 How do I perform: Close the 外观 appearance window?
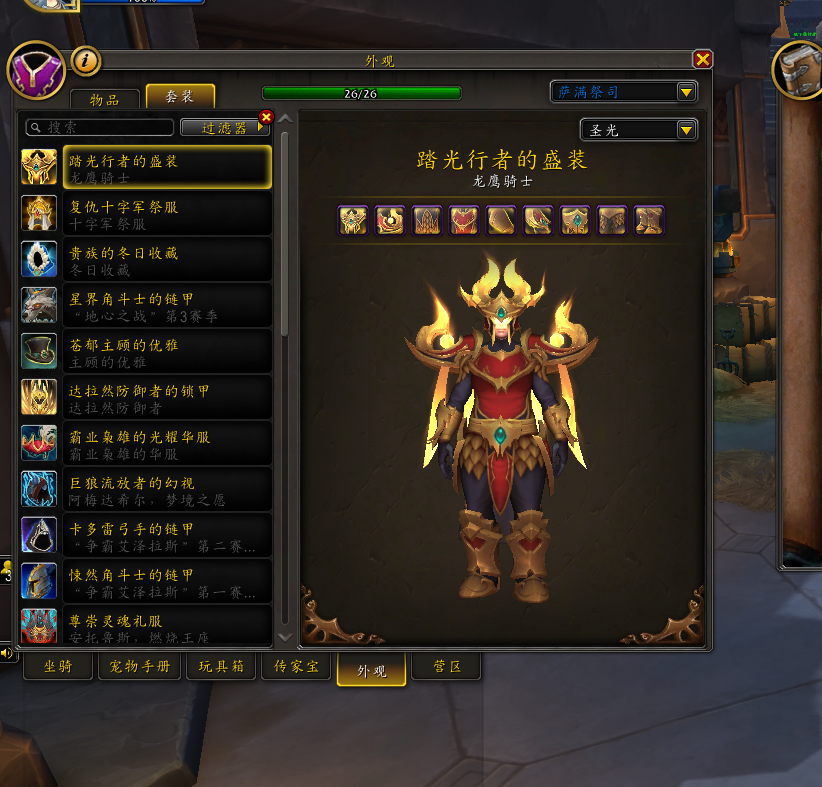click(703, 60)
